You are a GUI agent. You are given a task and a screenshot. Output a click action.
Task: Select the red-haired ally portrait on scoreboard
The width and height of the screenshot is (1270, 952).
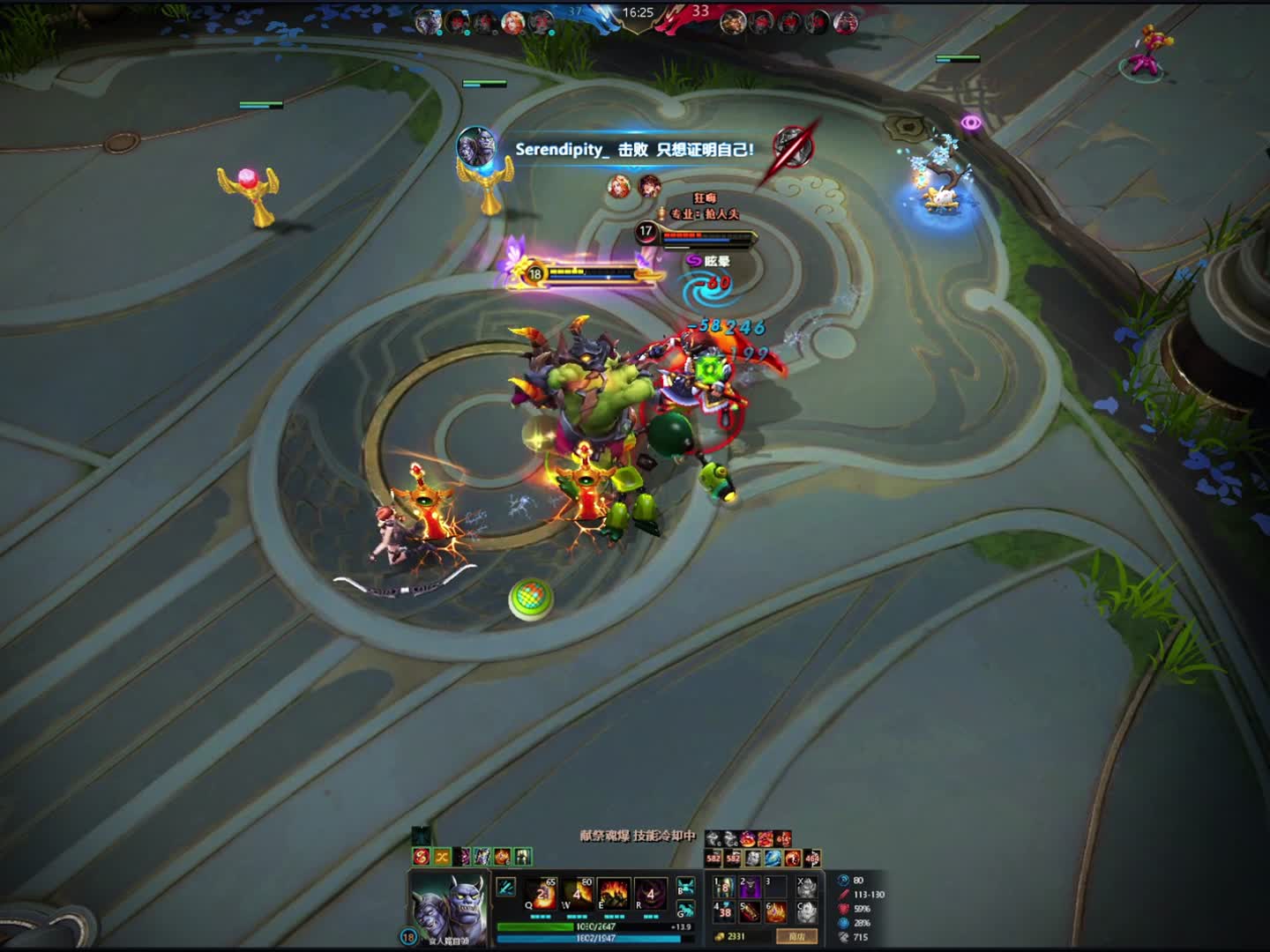512,21
